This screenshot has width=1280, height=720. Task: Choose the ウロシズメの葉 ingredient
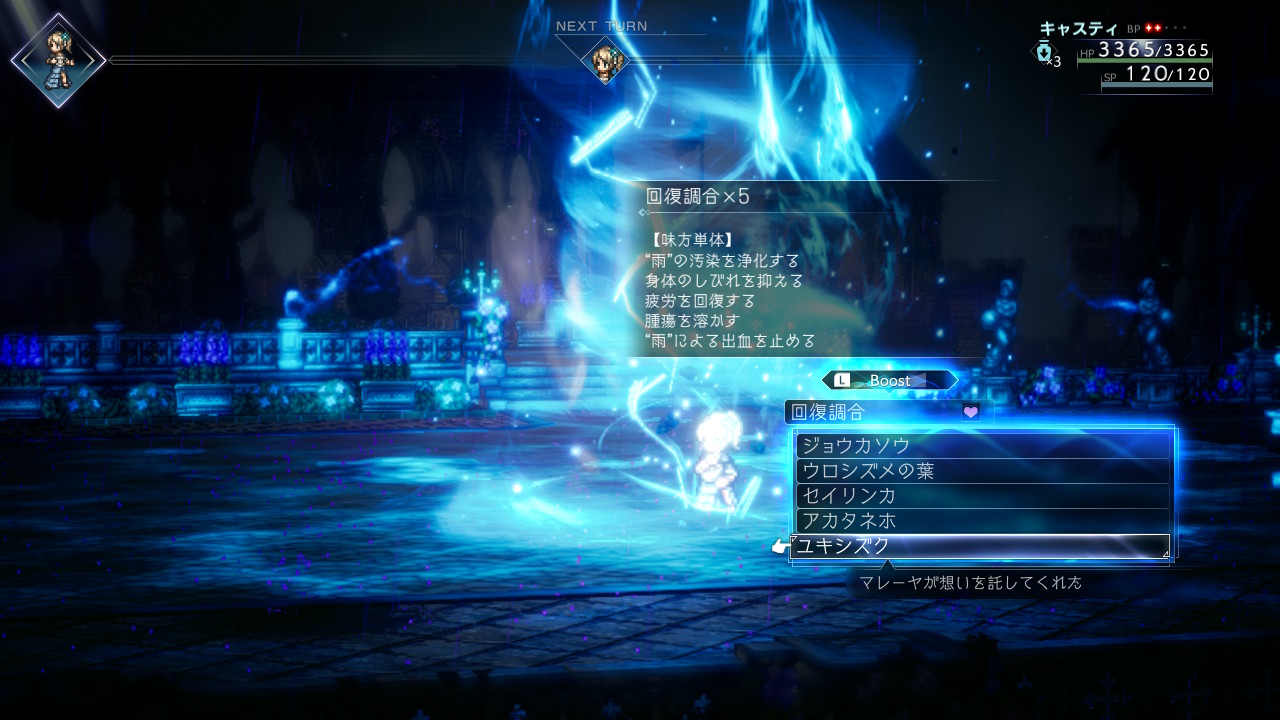[x=982, y=471]
